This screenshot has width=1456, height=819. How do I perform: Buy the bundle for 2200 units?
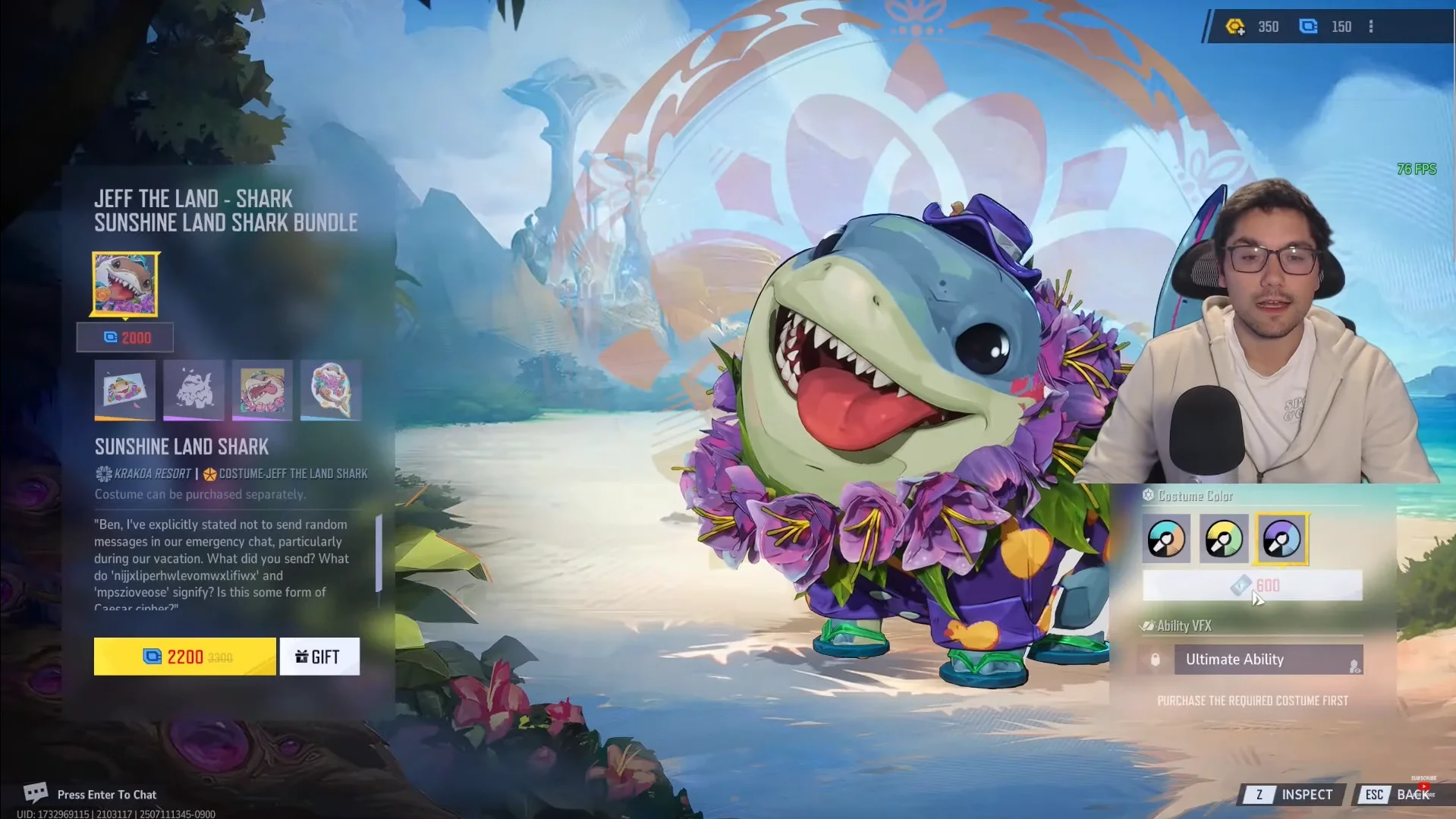tap(184, 657)
